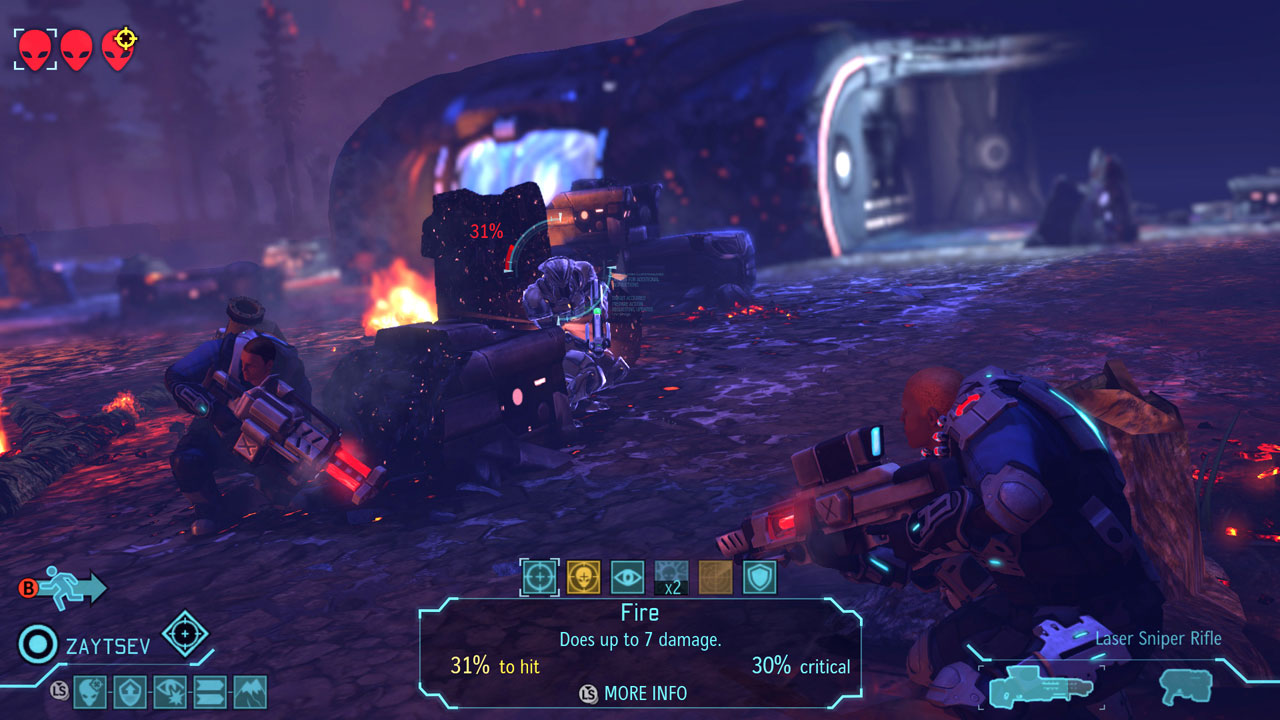Target the middle red alien head
The height and width of the screenshot is (720, 1280).
(x=77, y=49)
